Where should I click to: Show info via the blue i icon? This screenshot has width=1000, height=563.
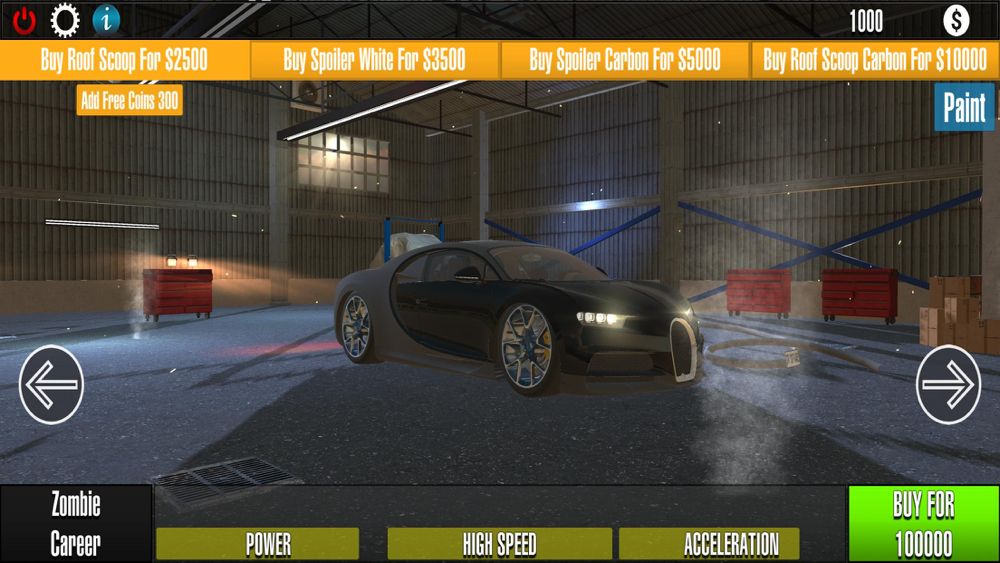106,20
